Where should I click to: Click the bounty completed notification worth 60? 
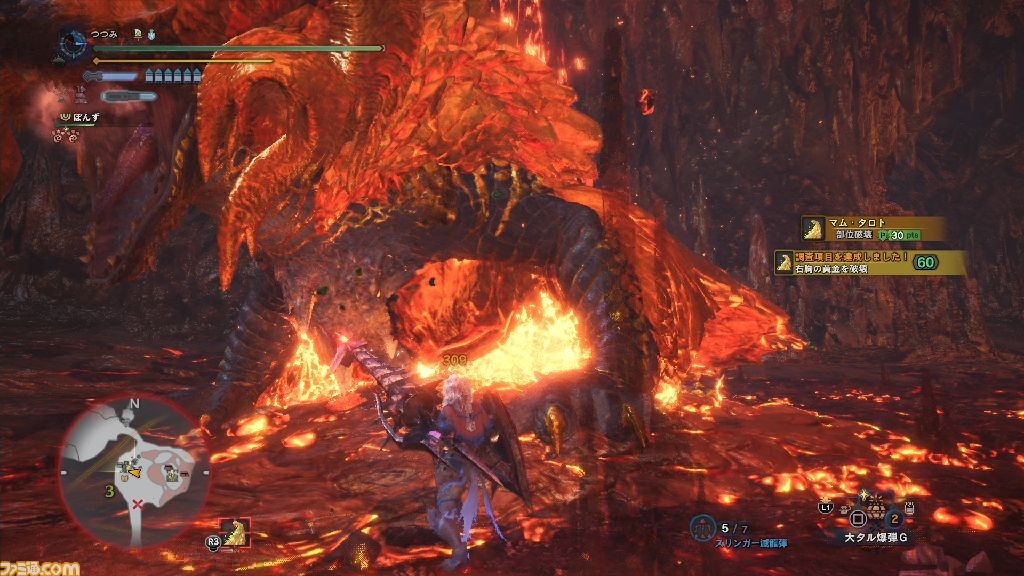[870, 262]
